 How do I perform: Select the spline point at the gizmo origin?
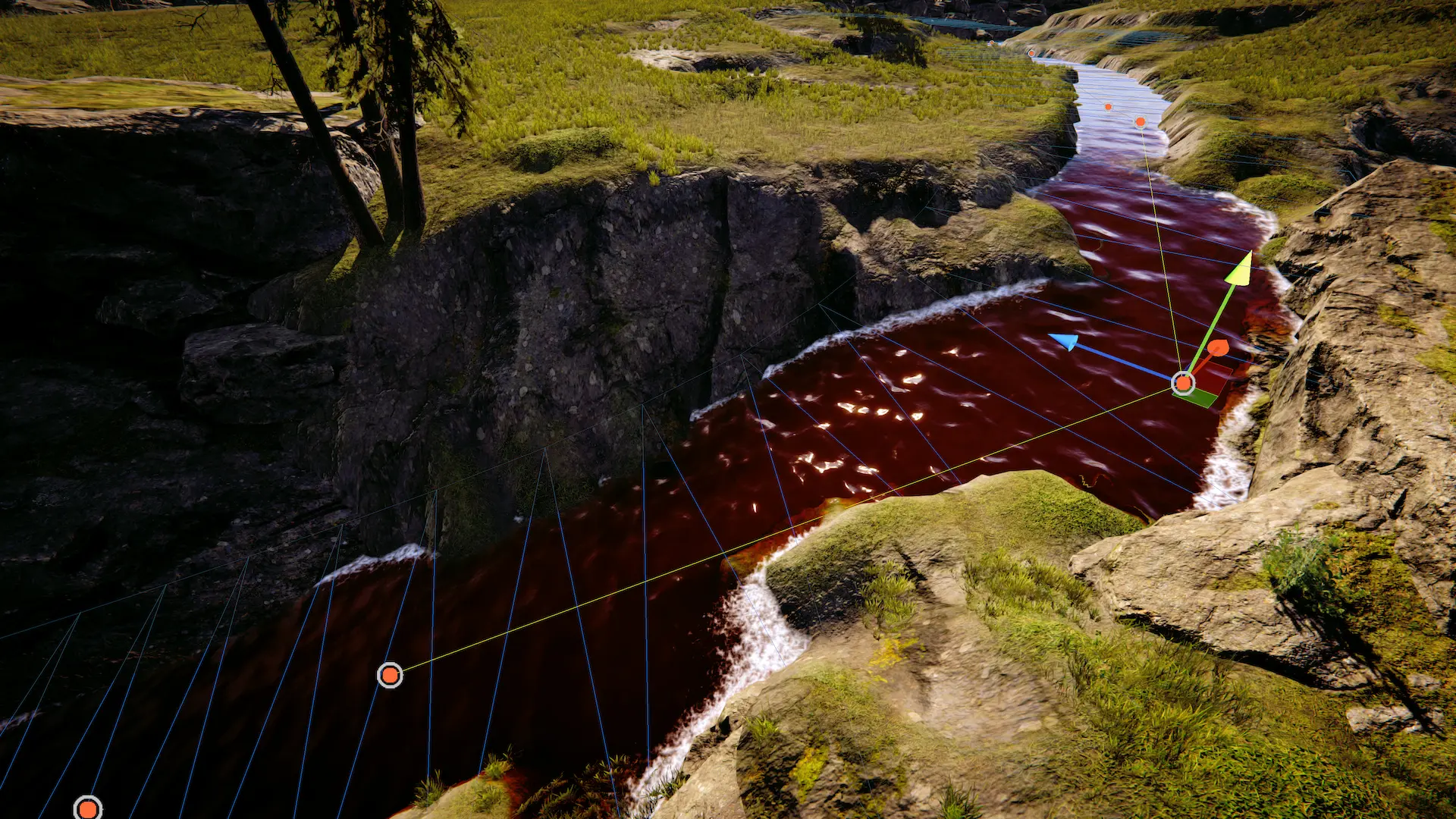pyautogui.click(x=1183, y=383)
